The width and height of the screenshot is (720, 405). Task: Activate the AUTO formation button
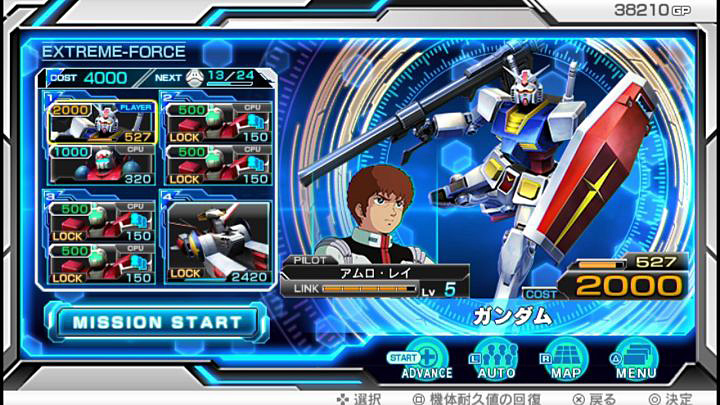pos(494,359)
